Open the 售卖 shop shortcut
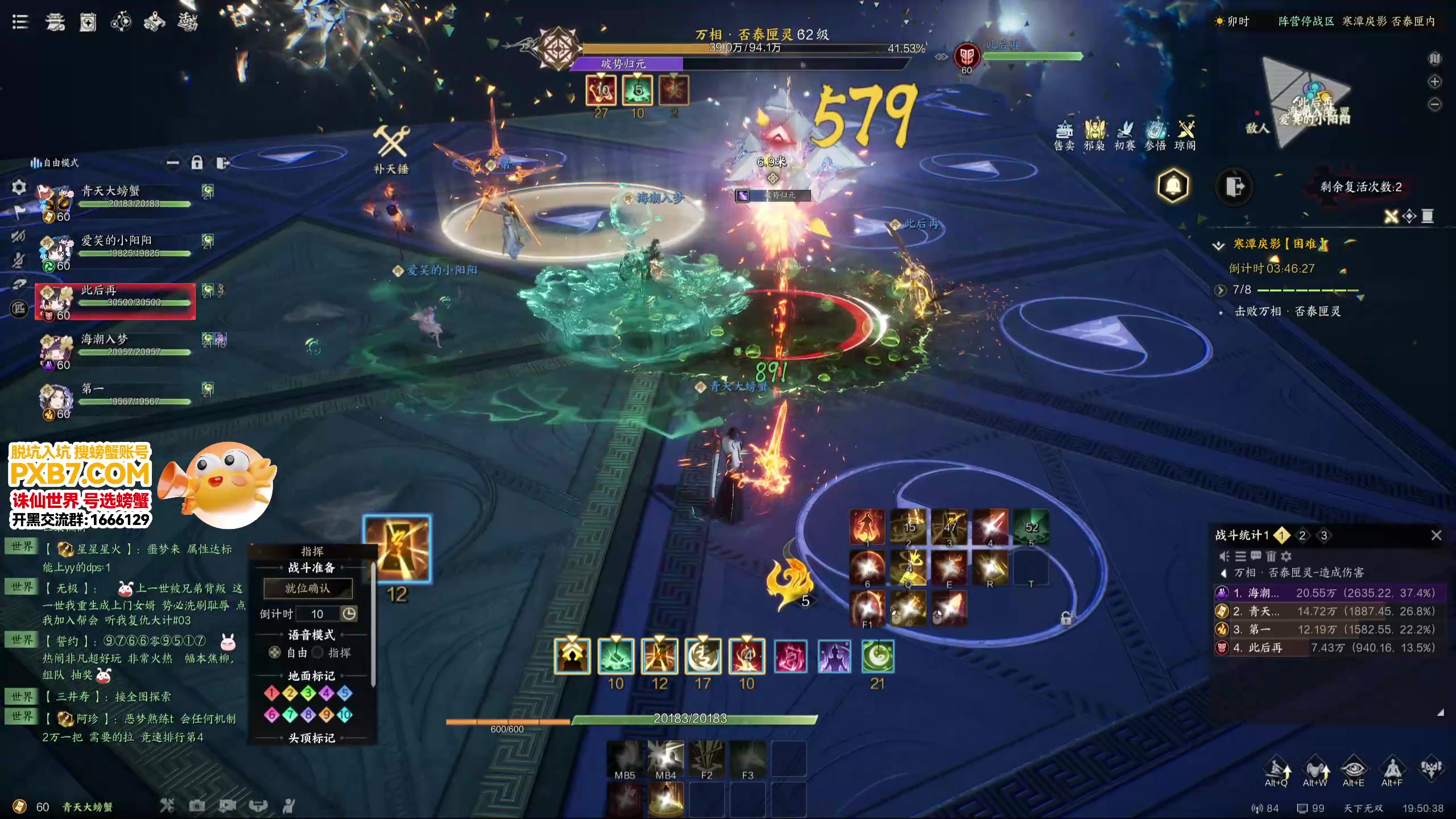This screenshot has height=819, width=1456. [x=1064, y=134]
